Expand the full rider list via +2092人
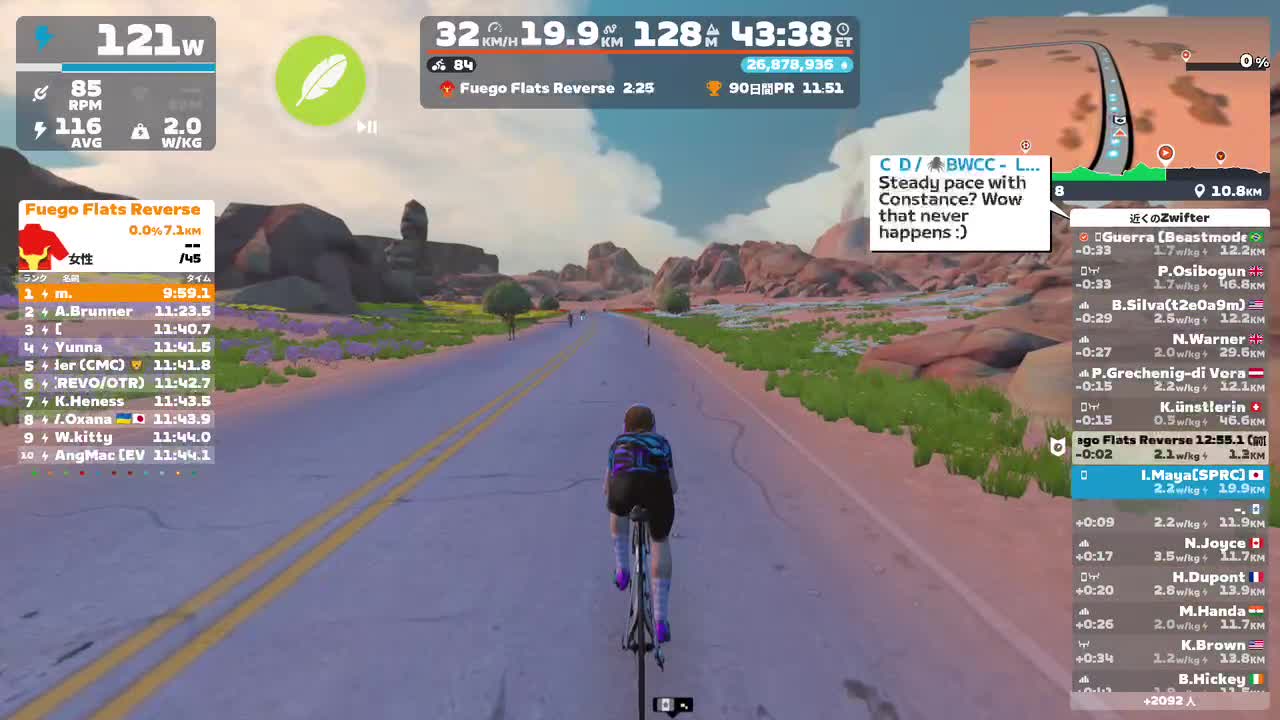1280x720 pixels. coord(1171,702)
